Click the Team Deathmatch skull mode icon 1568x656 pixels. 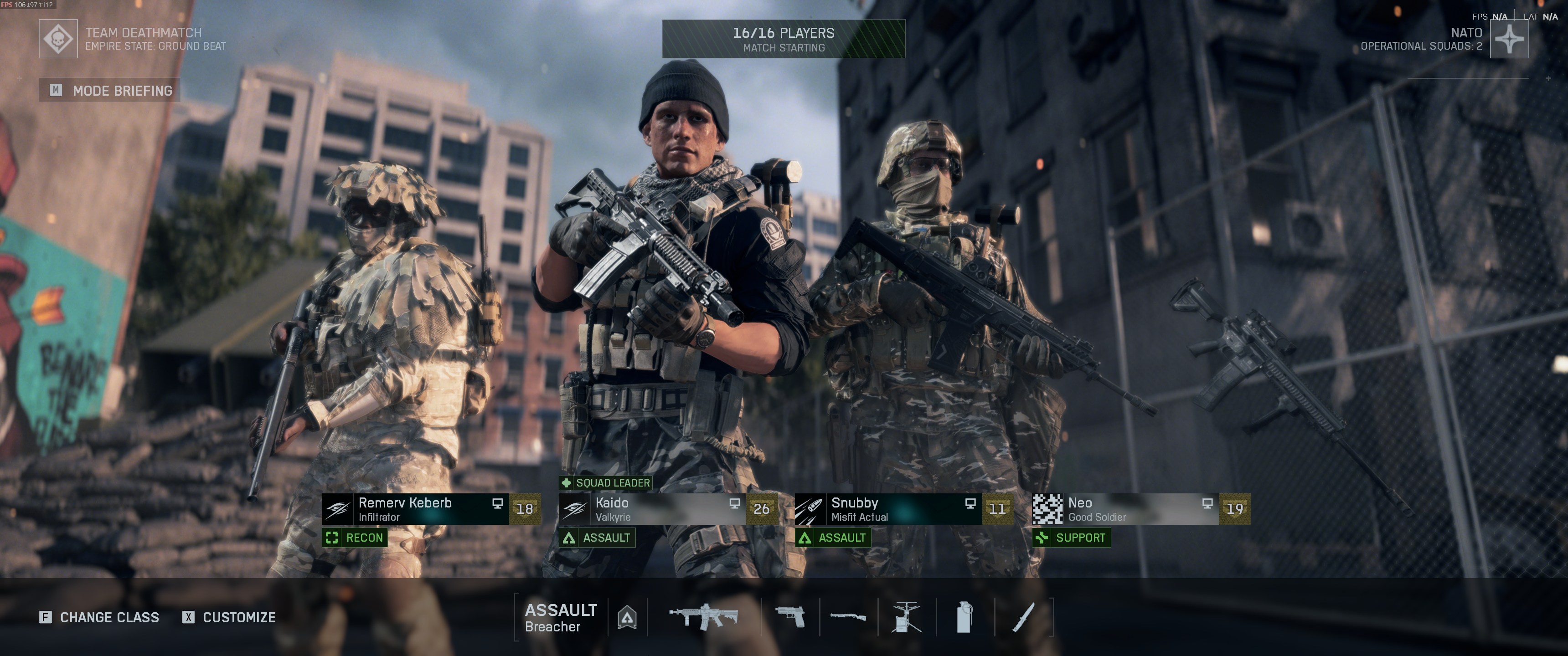pos(58,39)
